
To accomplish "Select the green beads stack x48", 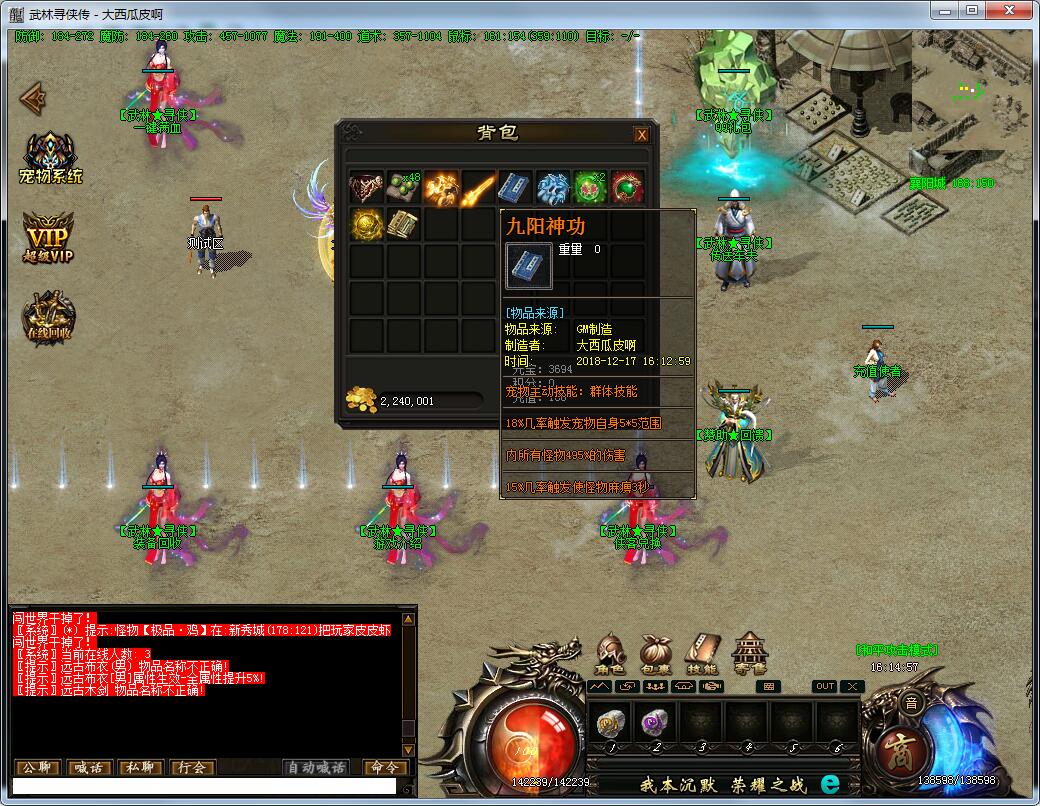I will 404,187.
